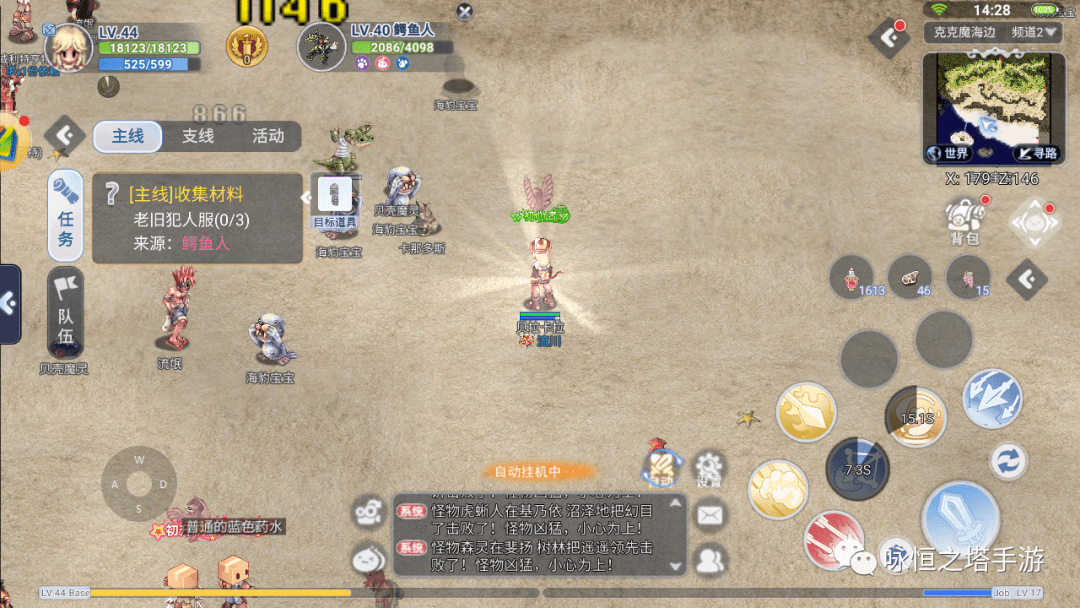This screenshot has height=608, width=1080.
Task: Switch to the 主线 quest tab
Action: (127, 136)
